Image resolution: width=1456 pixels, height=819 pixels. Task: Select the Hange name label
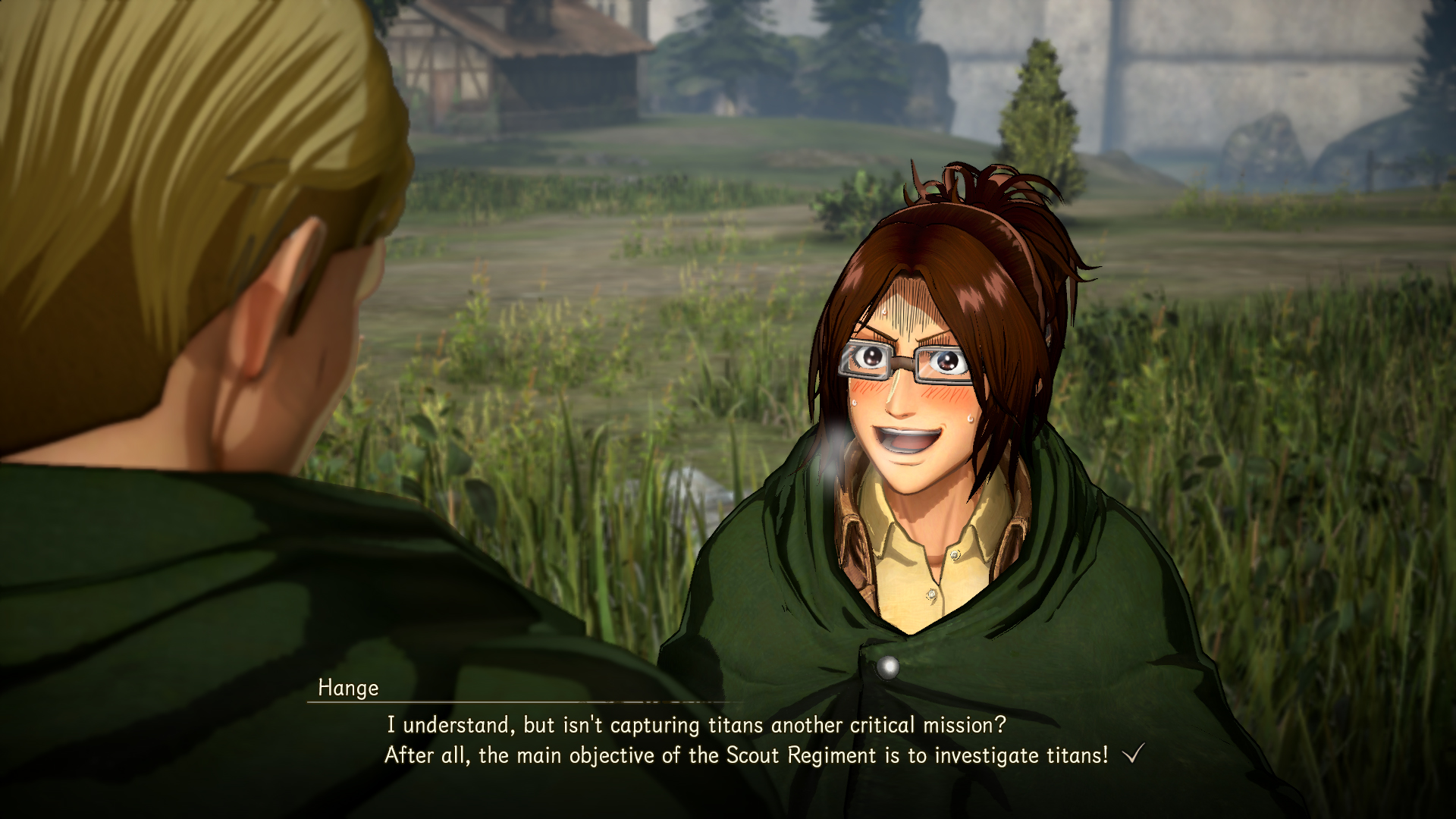point(346,689)
